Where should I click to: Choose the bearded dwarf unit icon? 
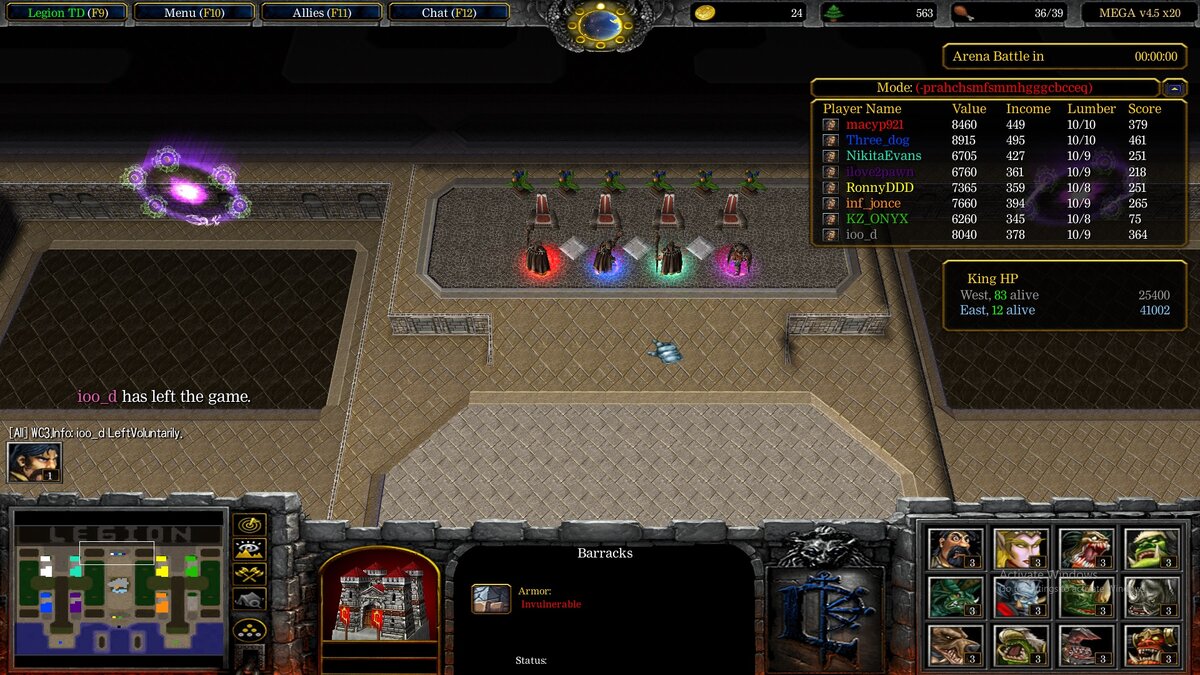click(x=955, y=548)
